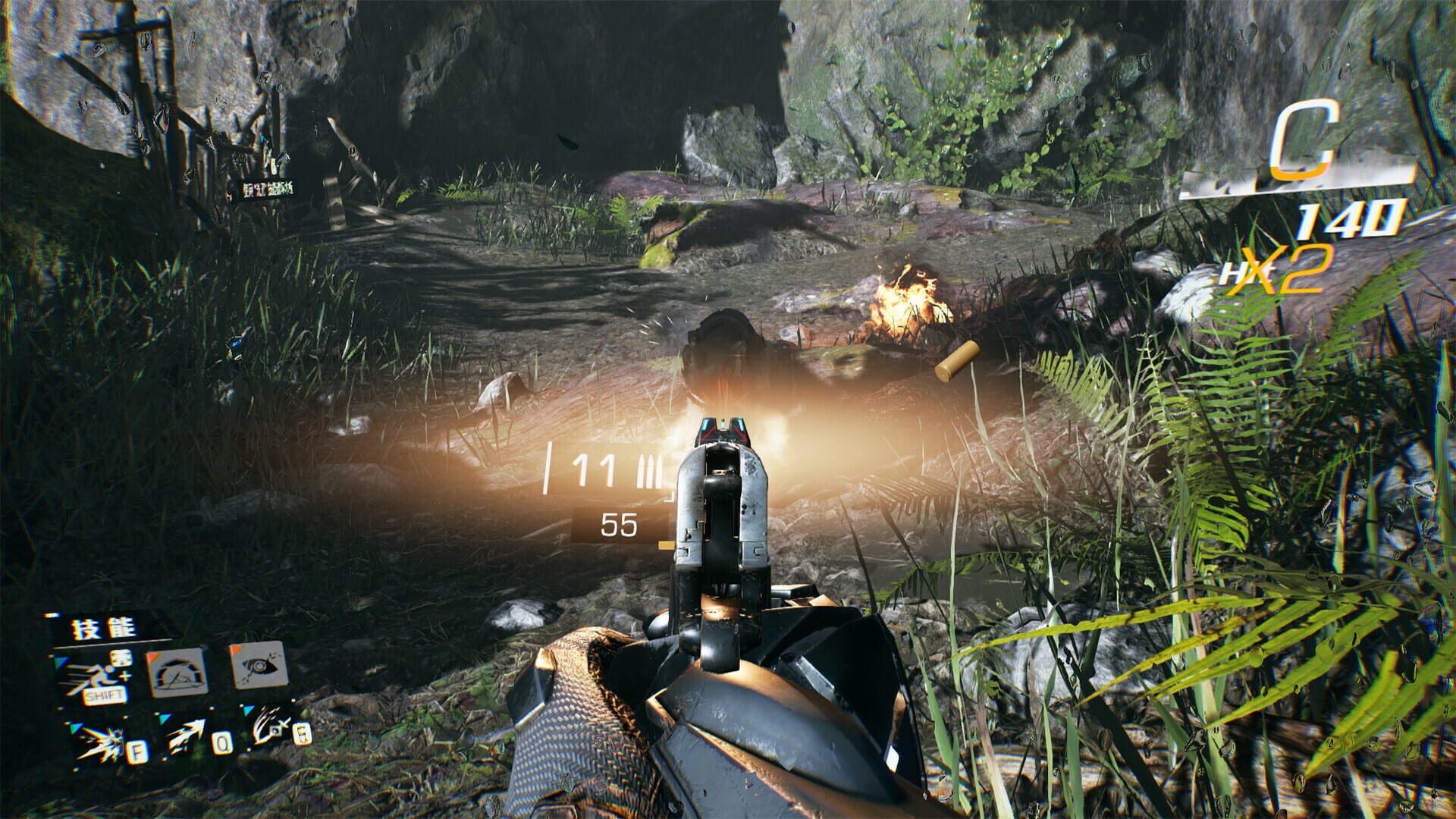This screenshot has height=819, width=1456.
Task: Click the 技能 panel header title
Action: coord(102,628)
